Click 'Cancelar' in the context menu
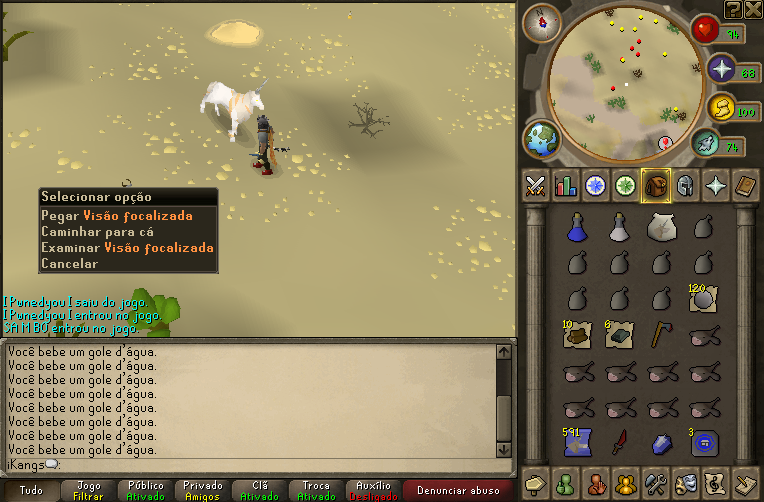Image resolution: width=764 pixels, height=502 pixels. coord(69,264)
